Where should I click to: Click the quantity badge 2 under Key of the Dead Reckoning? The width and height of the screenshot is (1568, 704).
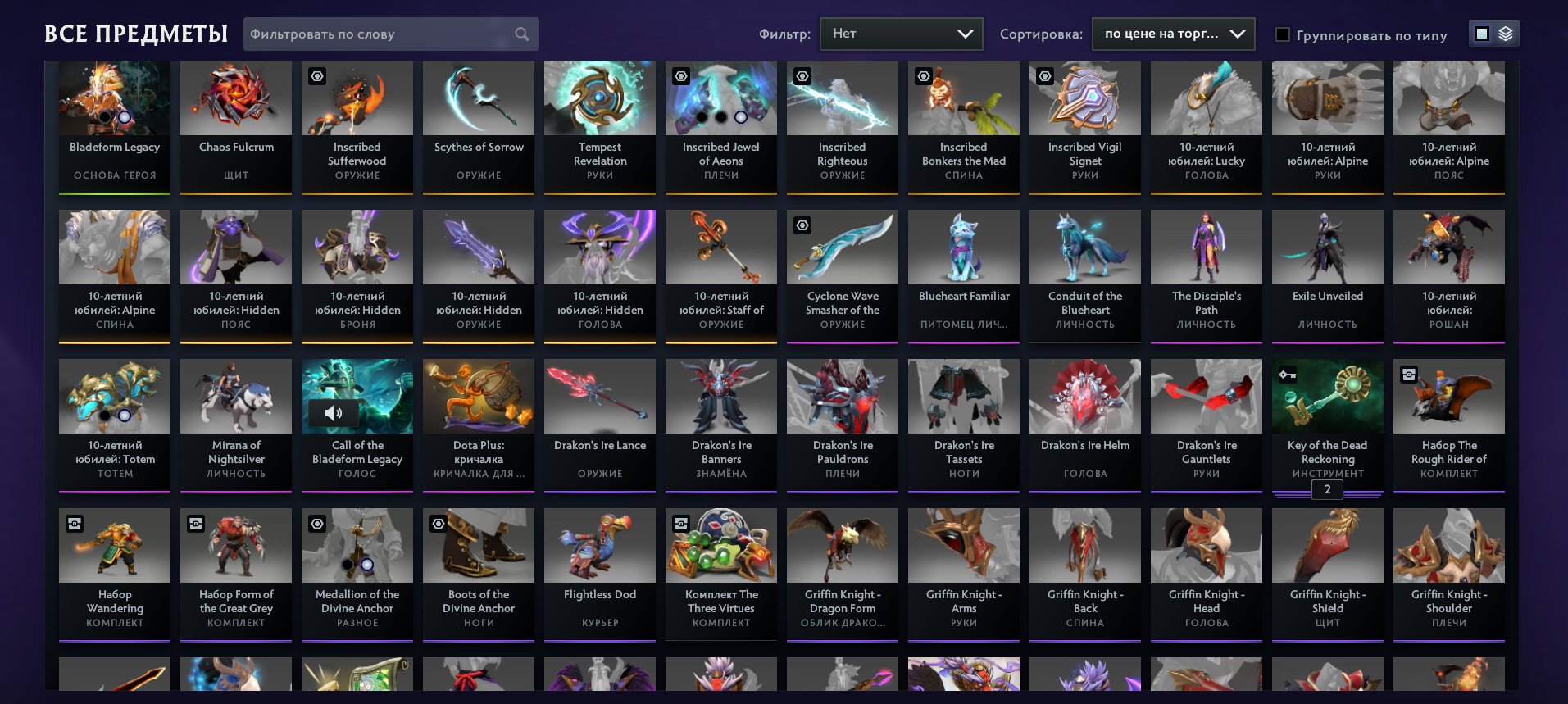[1327, 489]
